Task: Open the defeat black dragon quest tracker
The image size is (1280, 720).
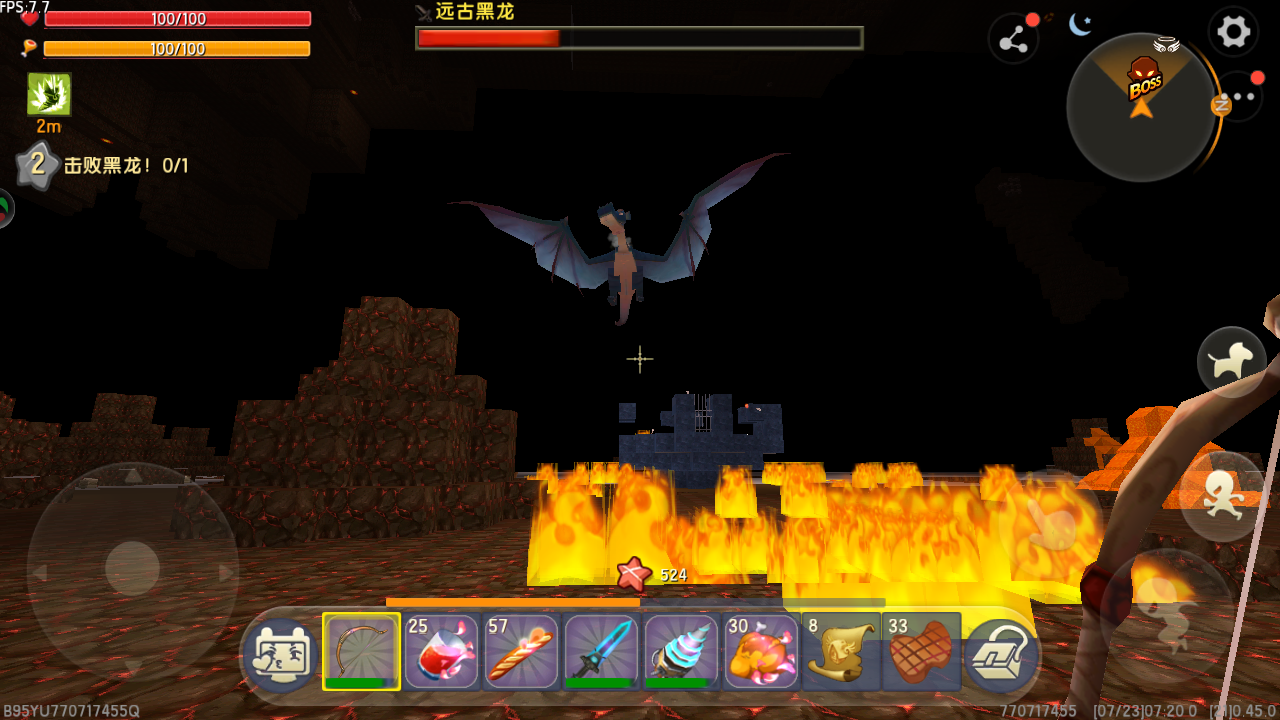Action: pos(125,166)
